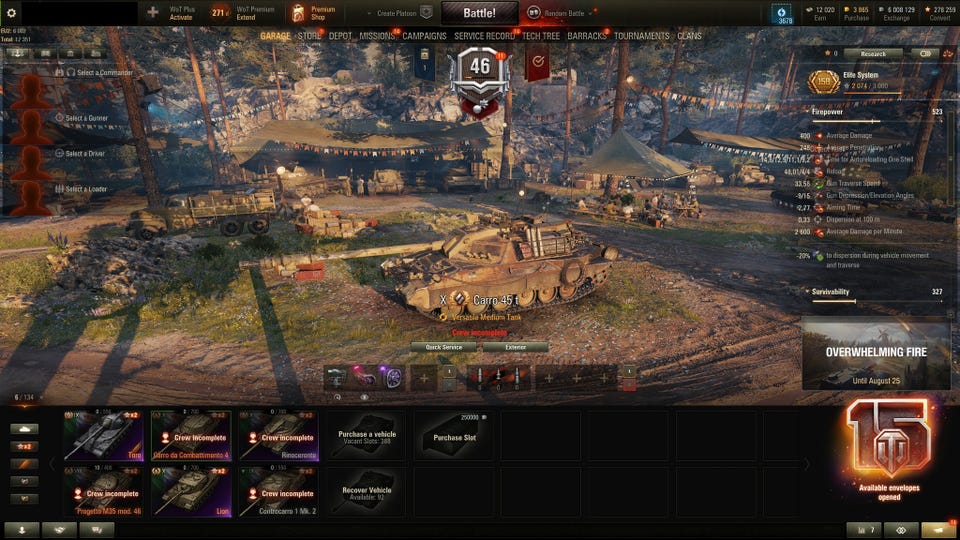Go to the Barracks tab
Screen dimensions: 960x540
[587, 36]
